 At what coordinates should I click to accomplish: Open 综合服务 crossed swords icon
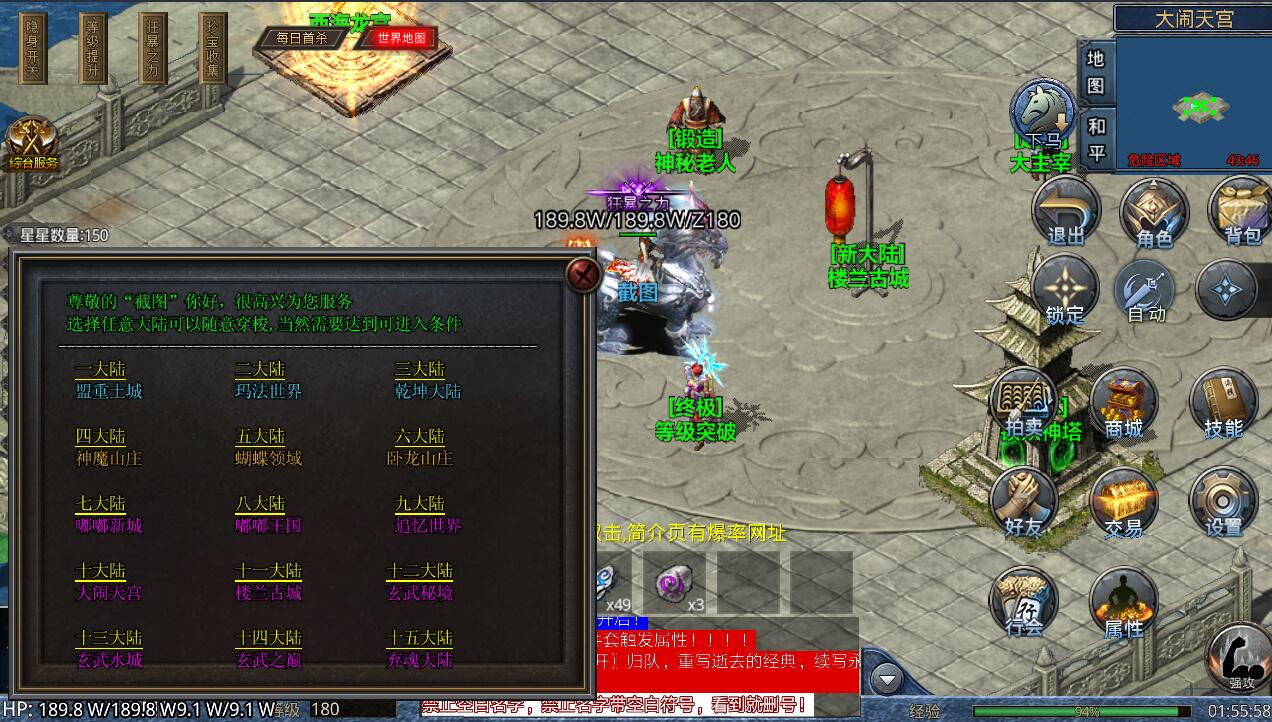tap(31, 145)
